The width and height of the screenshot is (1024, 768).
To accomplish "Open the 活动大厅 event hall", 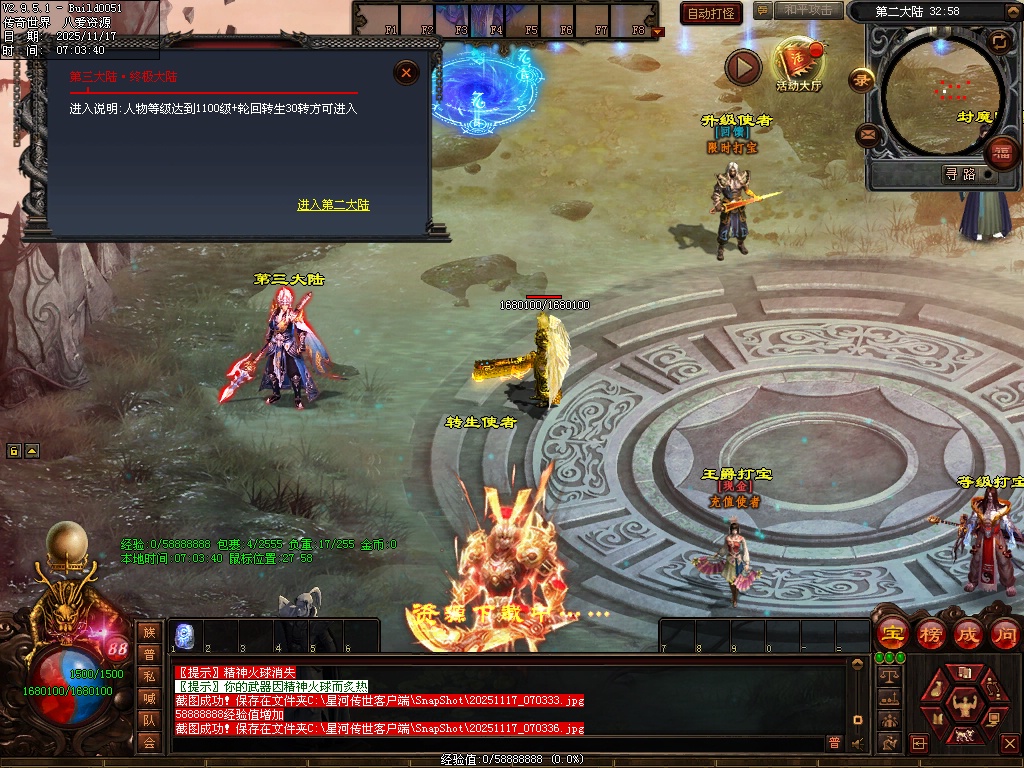I will [798, 63].
